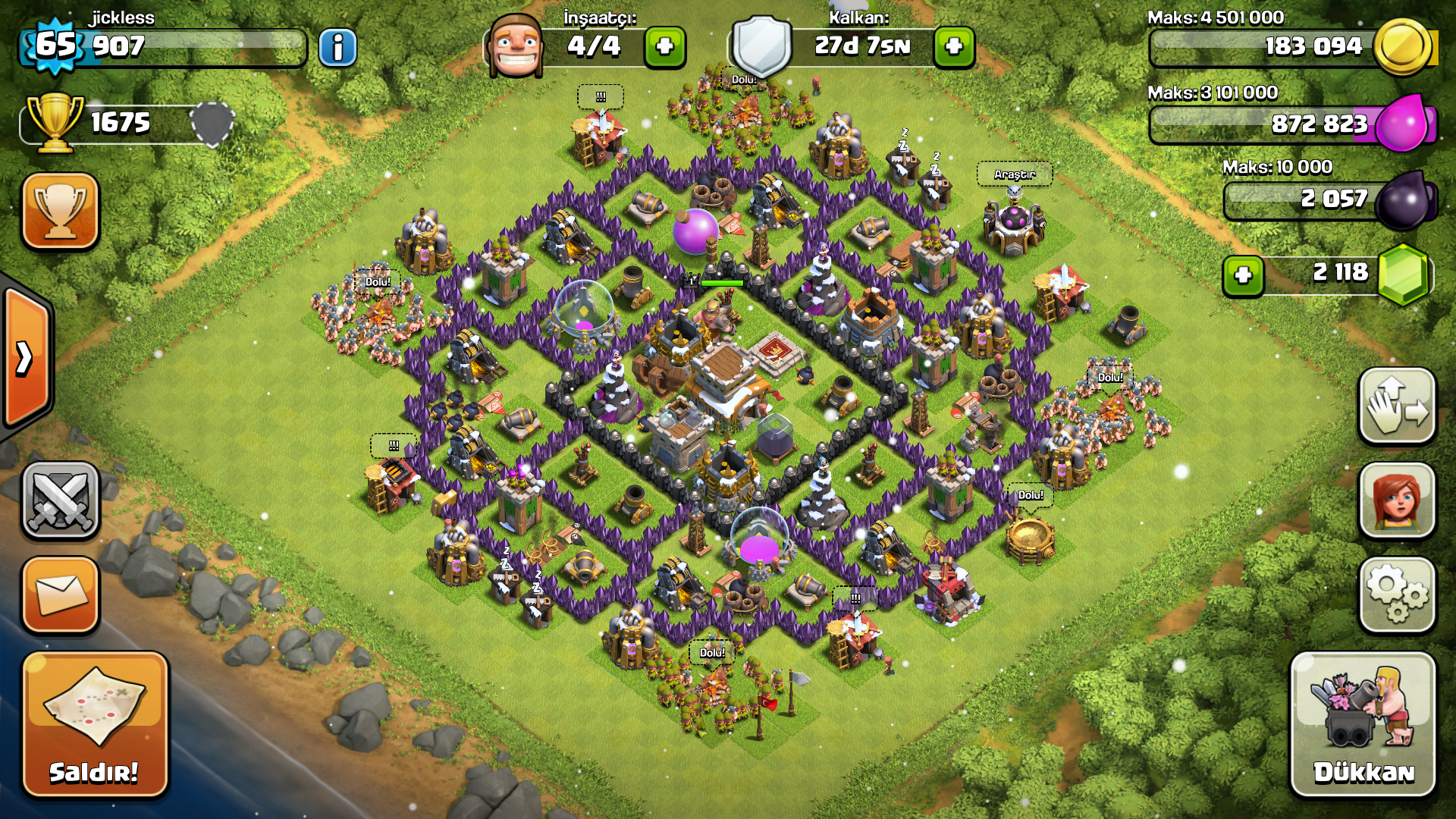
Task: Open the mail envelope inbox
Action: tap(61, 595)
